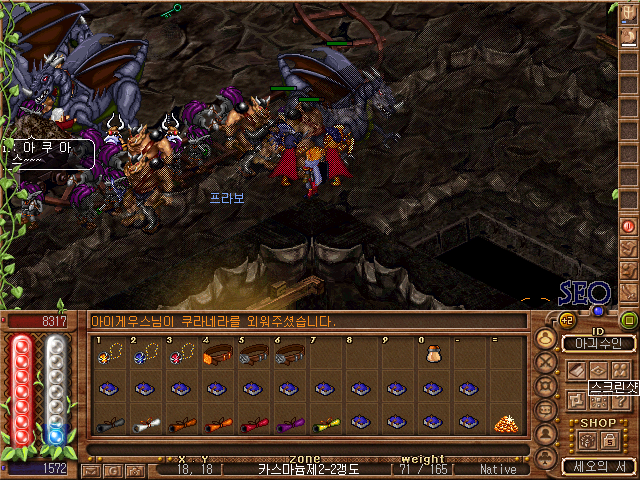Screen dimensions: 640x480
Task: Select the white scroll in the bottom row
Action: [x=145, y=423]
